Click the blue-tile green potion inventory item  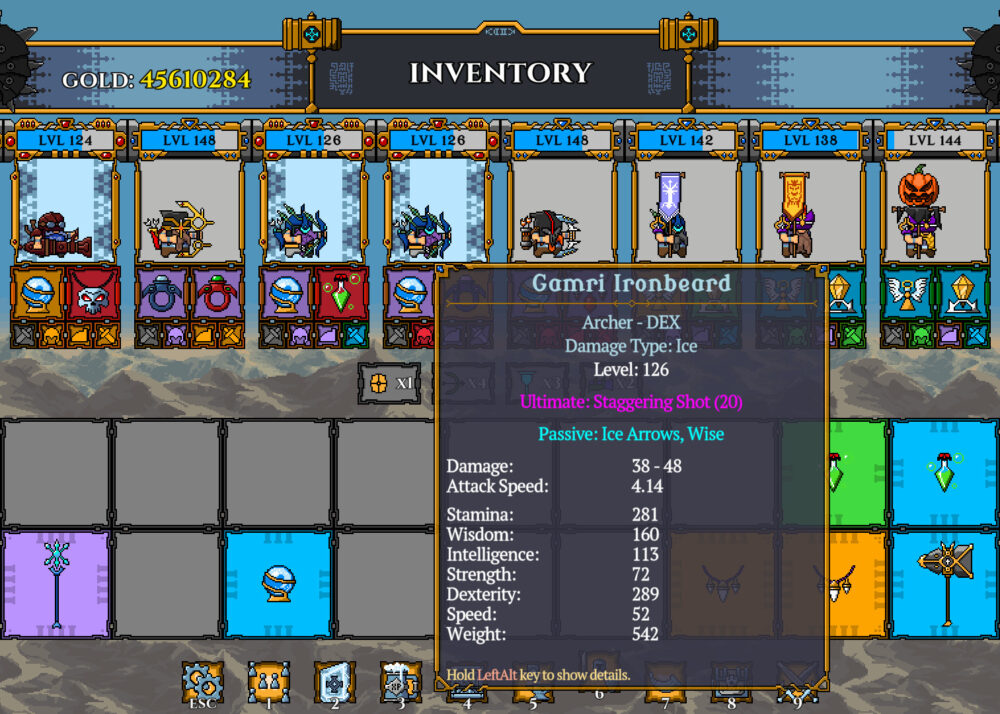pos(944,473)
